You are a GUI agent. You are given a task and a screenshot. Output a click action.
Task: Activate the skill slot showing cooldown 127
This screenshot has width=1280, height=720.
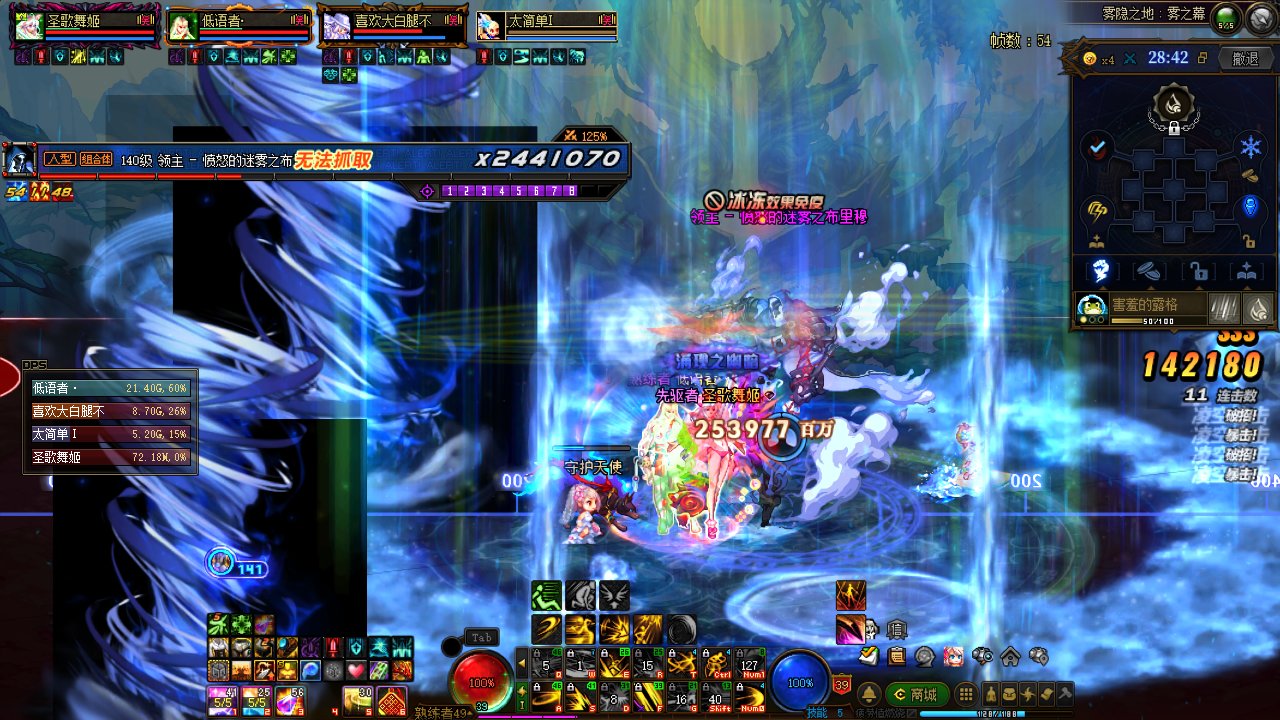[747, 664]
